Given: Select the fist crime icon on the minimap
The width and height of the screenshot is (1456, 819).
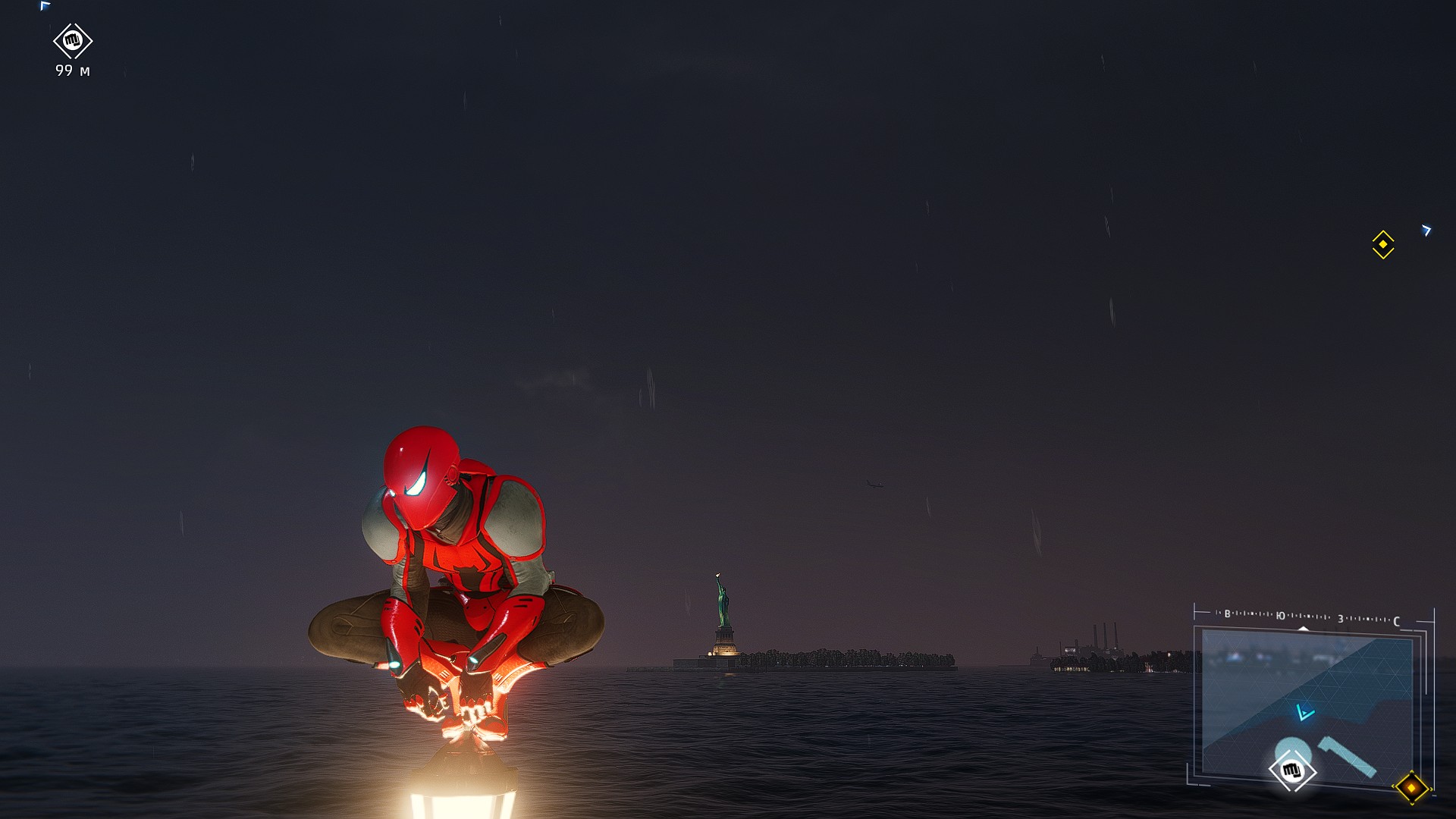Looking at the screenshot, I should [1291, 770].
